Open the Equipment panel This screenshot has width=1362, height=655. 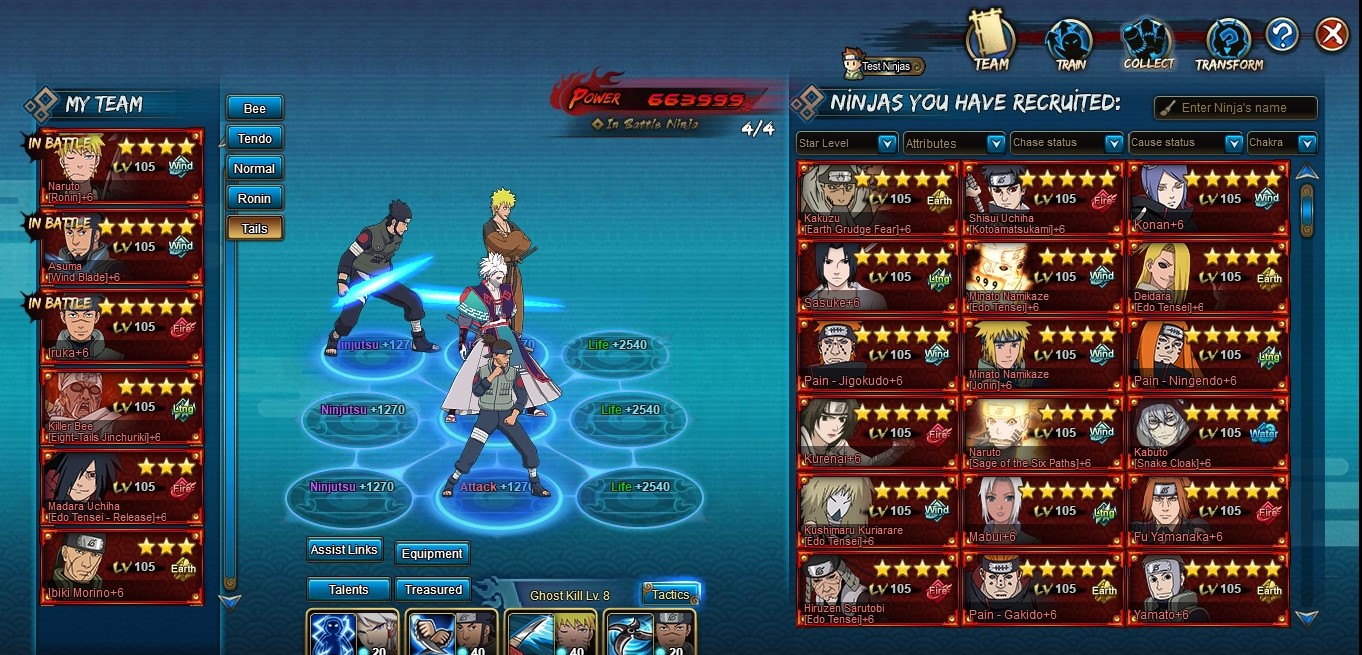(432, 553)
